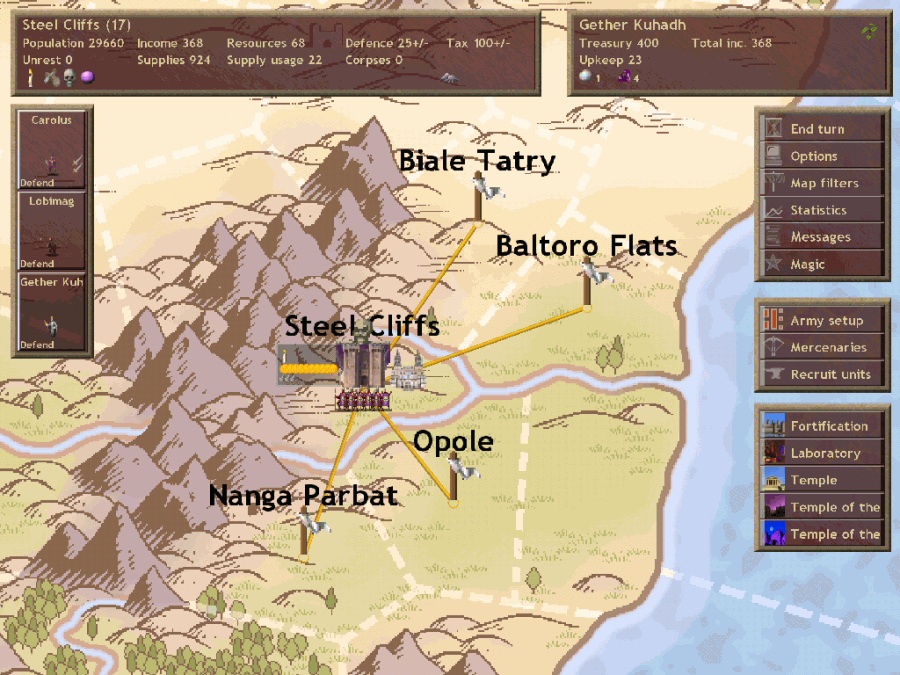
Task: Select the Gether Kuh commander card
Action: point(52,313)
